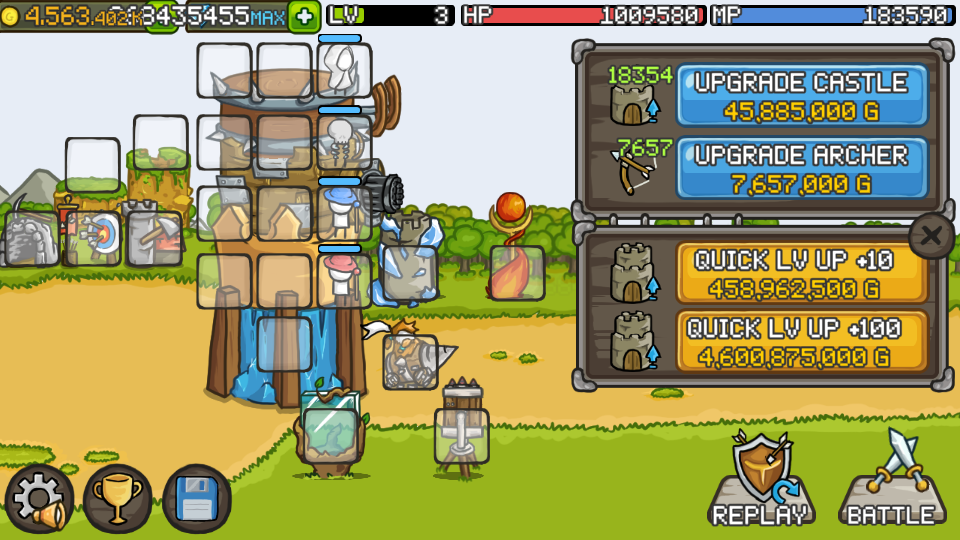
Task: Select the archery target slot
Action: pyautogui.click(x=95, y=238)
